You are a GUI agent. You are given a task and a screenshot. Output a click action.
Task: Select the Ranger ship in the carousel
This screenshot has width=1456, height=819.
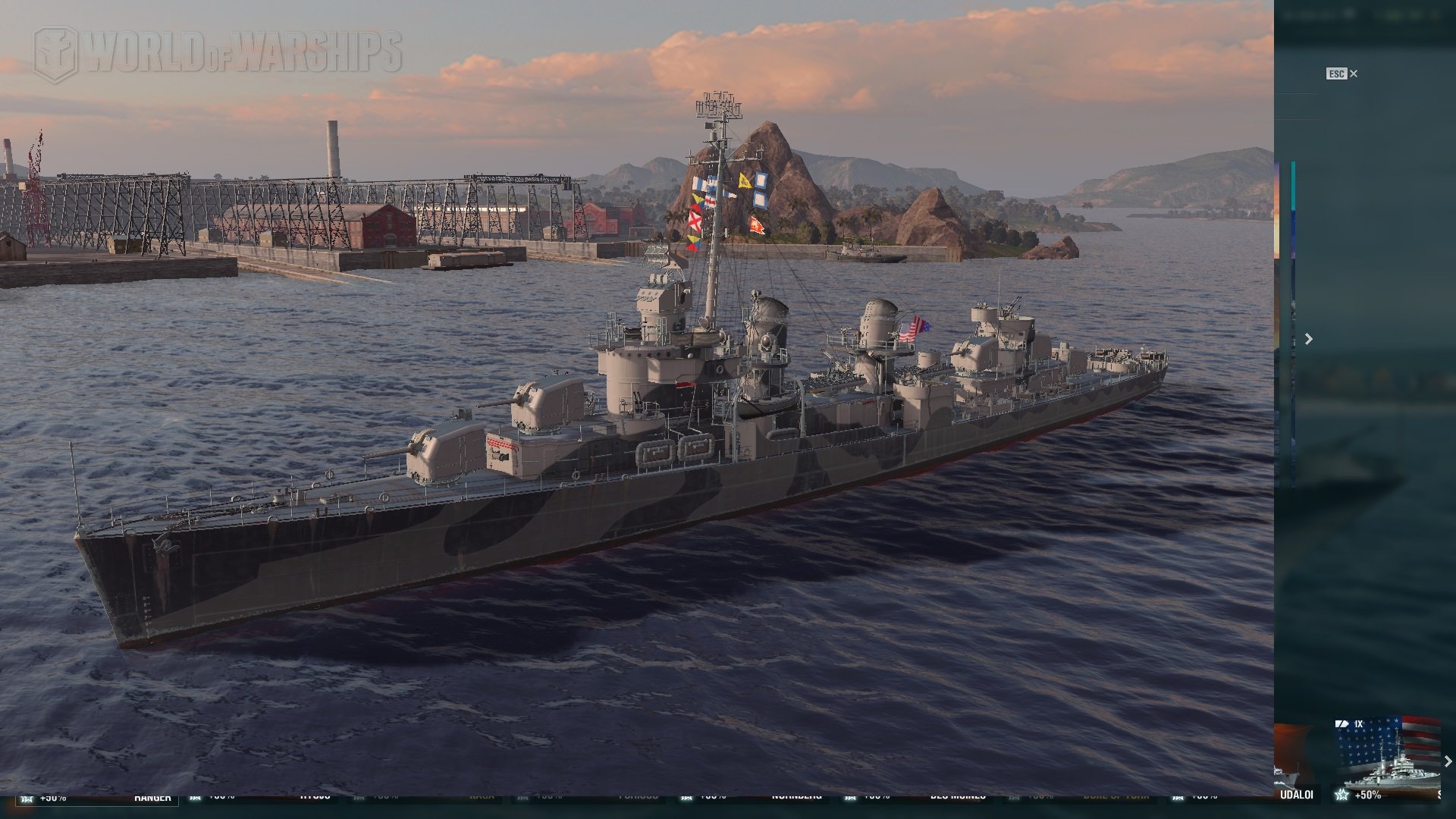152,797
